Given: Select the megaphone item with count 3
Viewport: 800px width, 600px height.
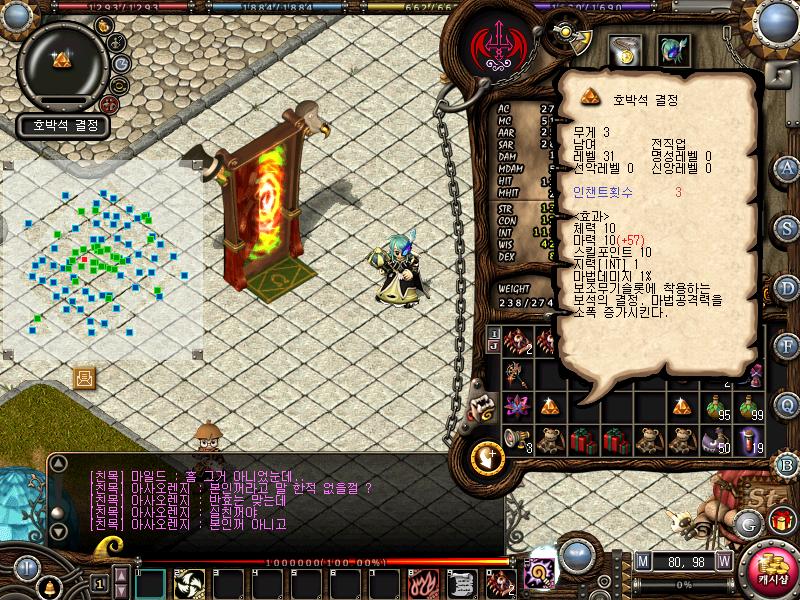Looking at the screenshot, I should pyautogui.click(x=516, y=440).
